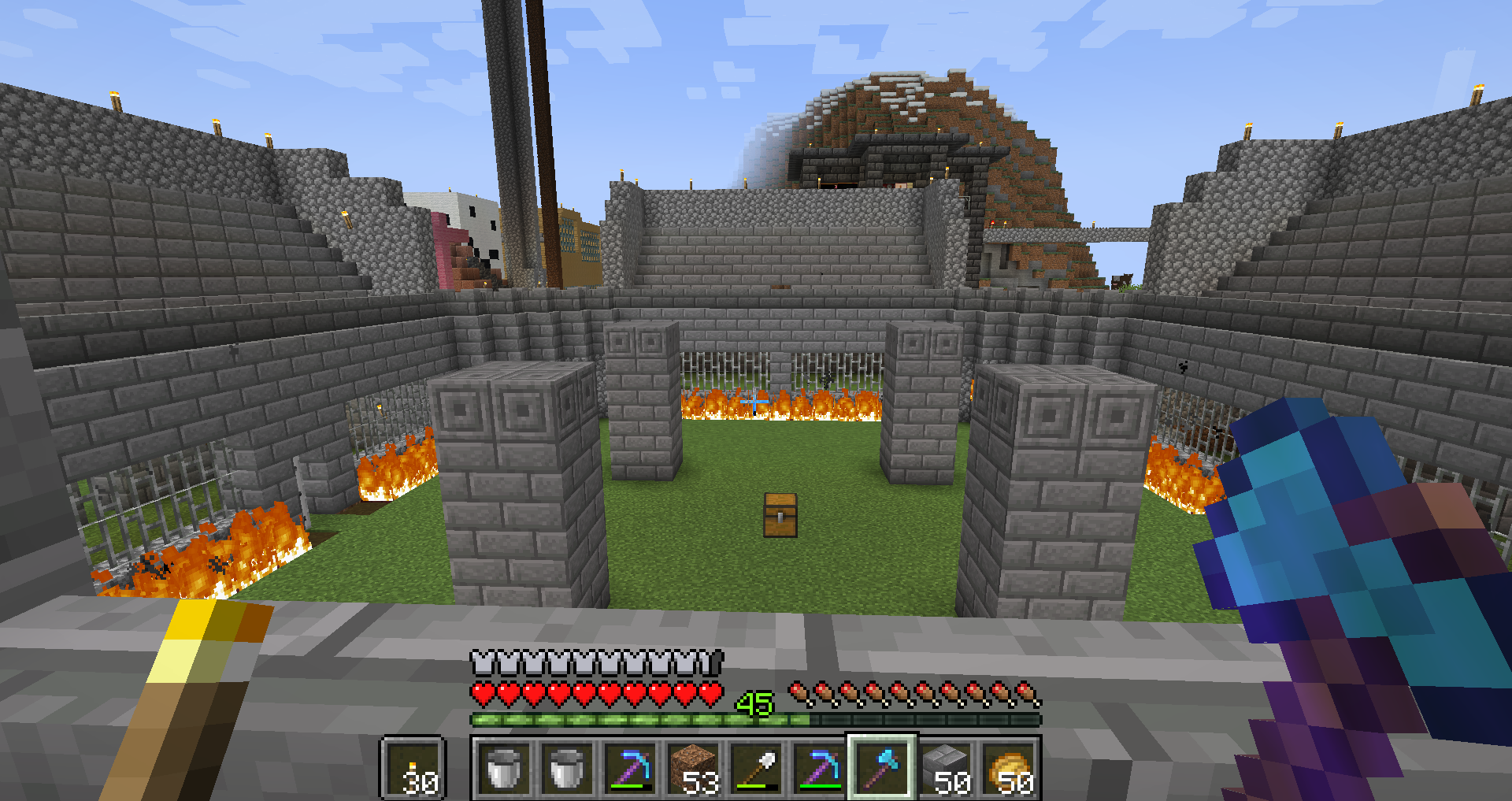Select the golden-brown food stack slot
The height and width of the screenshot is (801, 1512).
coord(1009,769)
